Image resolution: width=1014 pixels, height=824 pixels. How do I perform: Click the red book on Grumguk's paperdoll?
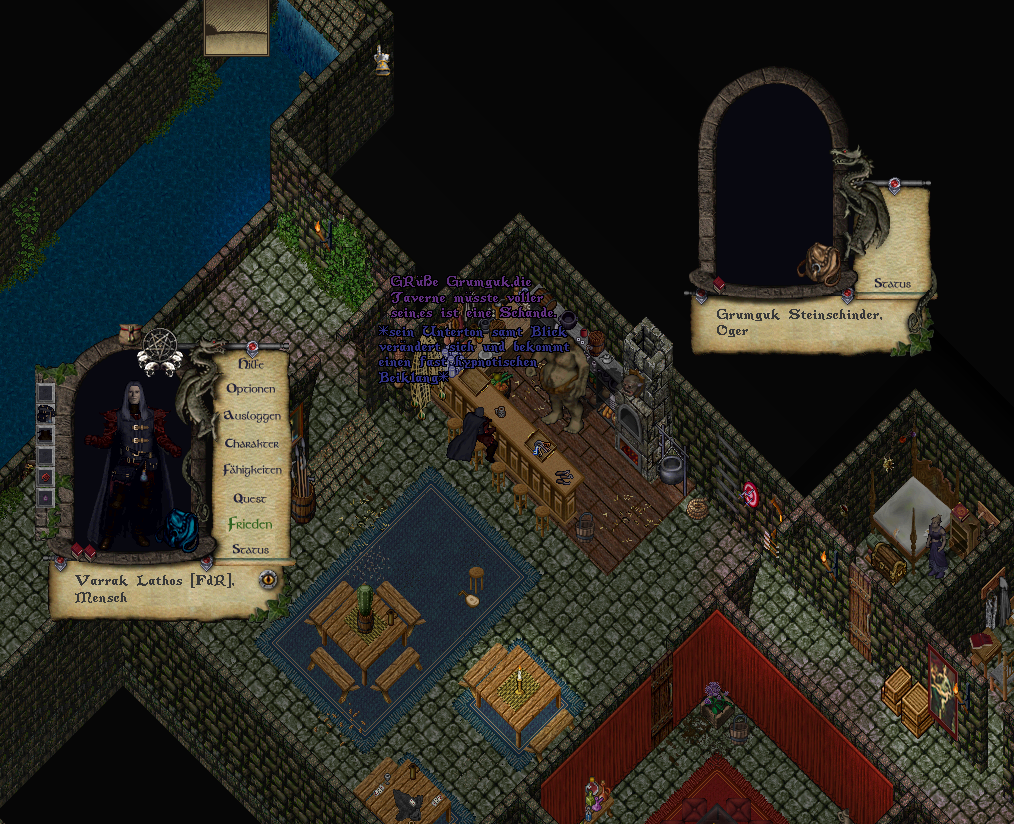[x=718, y=285]
